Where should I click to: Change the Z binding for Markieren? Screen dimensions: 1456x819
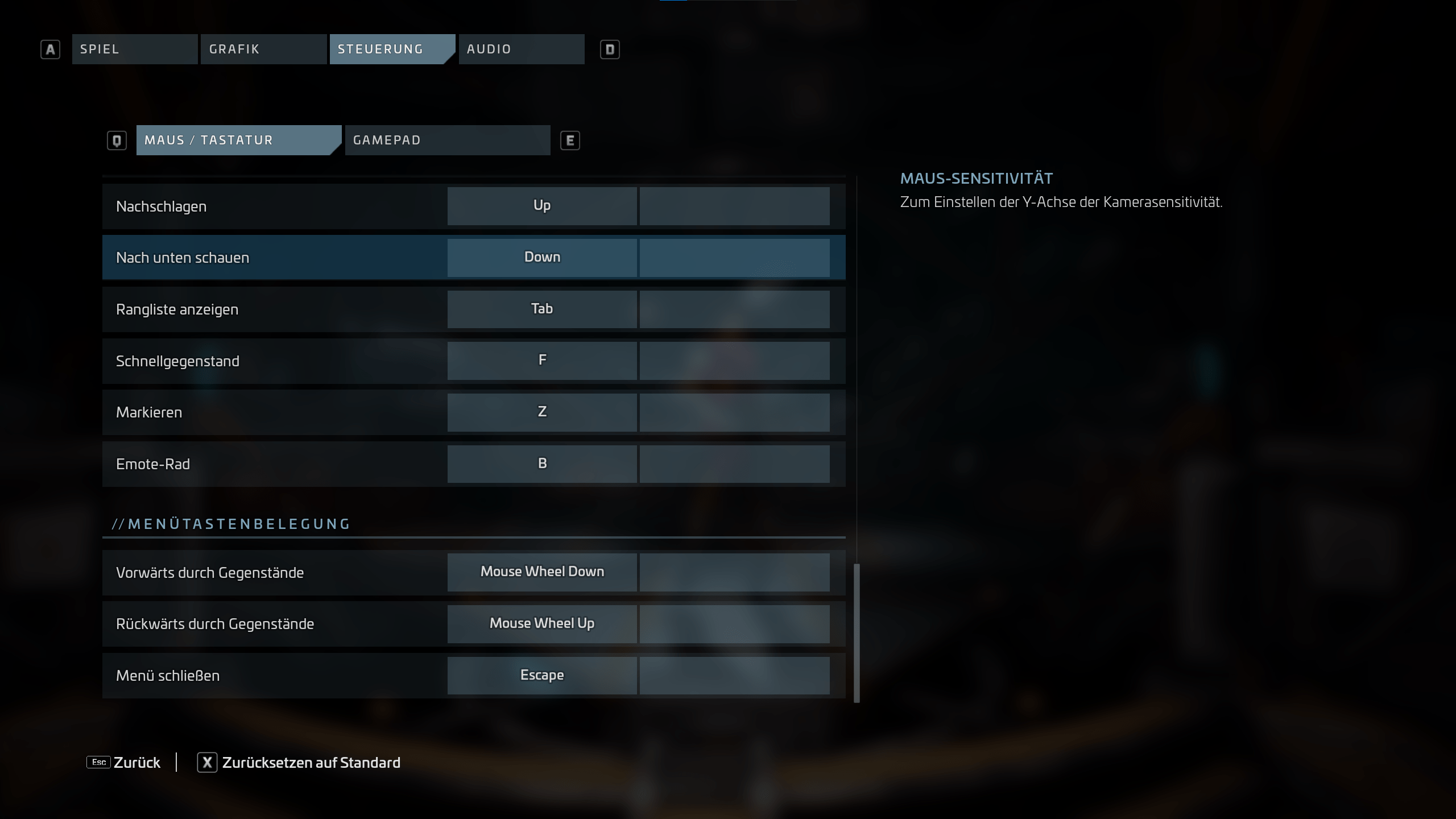pos(541,412)
